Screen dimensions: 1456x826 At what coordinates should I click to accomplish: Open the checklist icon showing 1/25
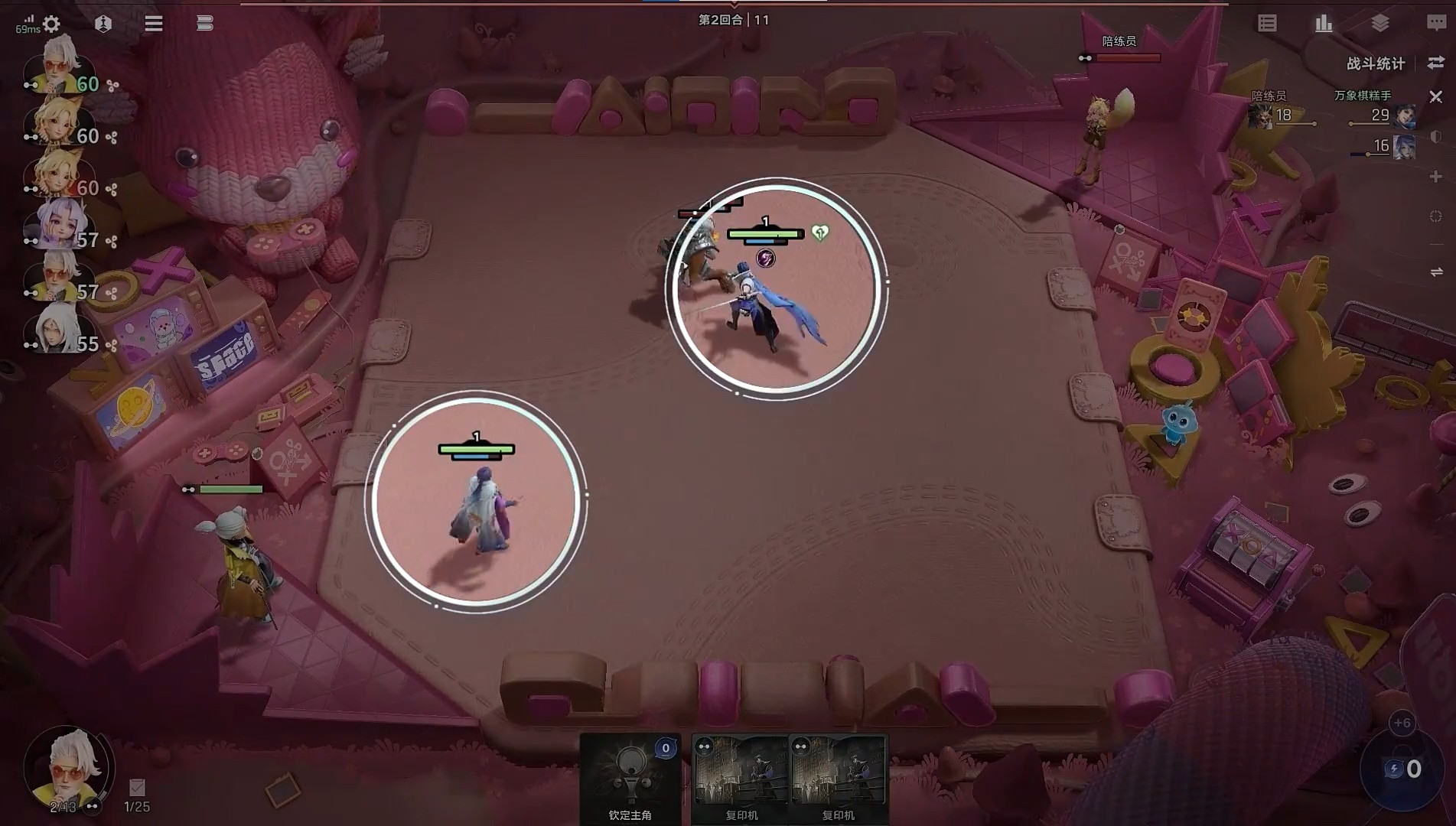click(137, 788)
